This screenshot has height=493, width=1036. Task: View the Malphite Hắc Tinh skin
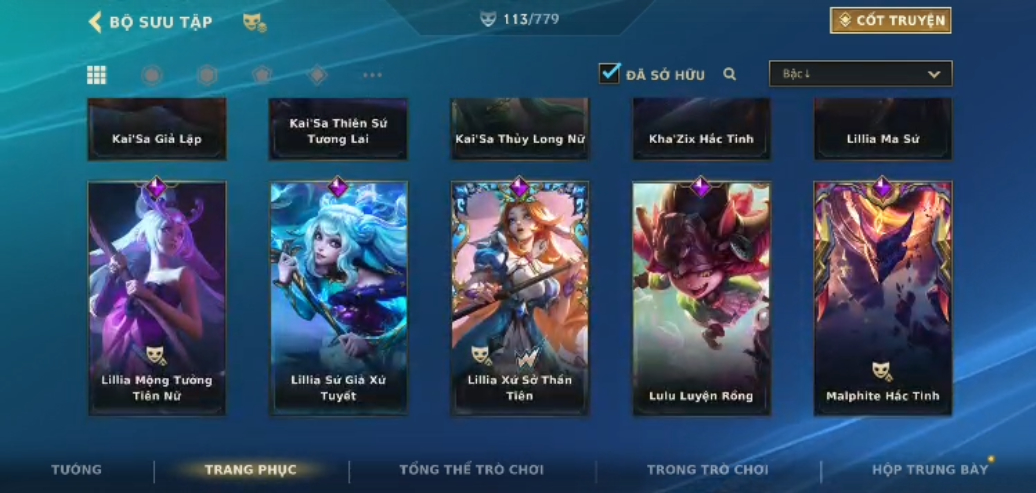tap(882, 298)
